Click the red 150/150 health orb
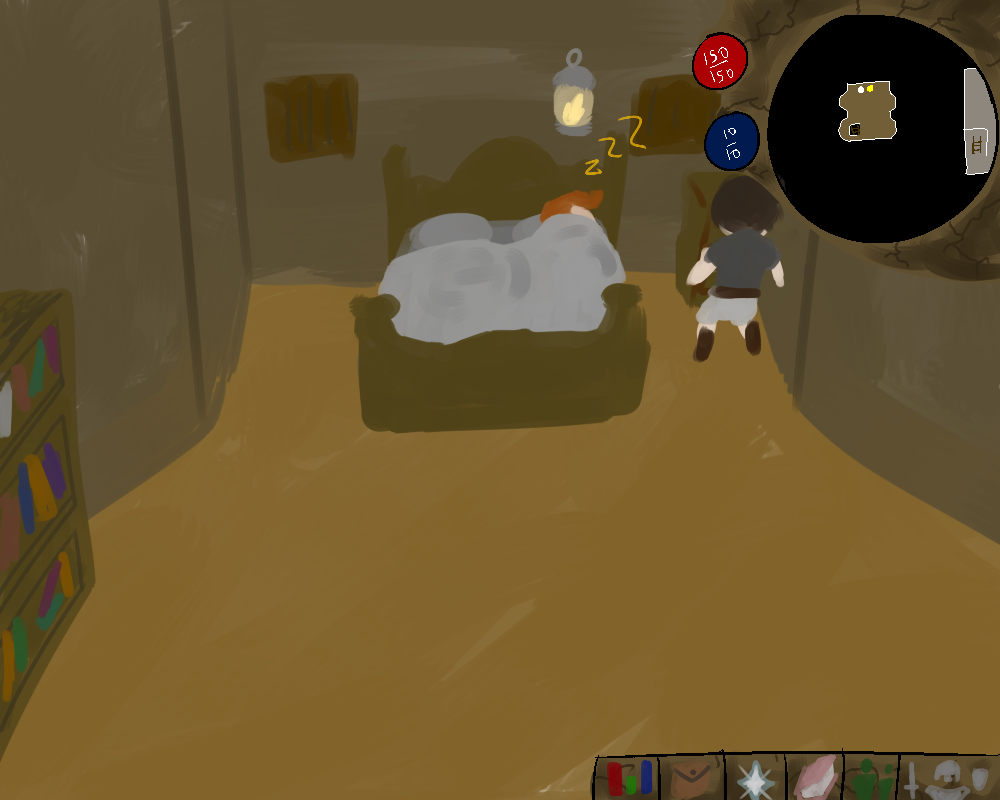 click(x=720, y=63)
